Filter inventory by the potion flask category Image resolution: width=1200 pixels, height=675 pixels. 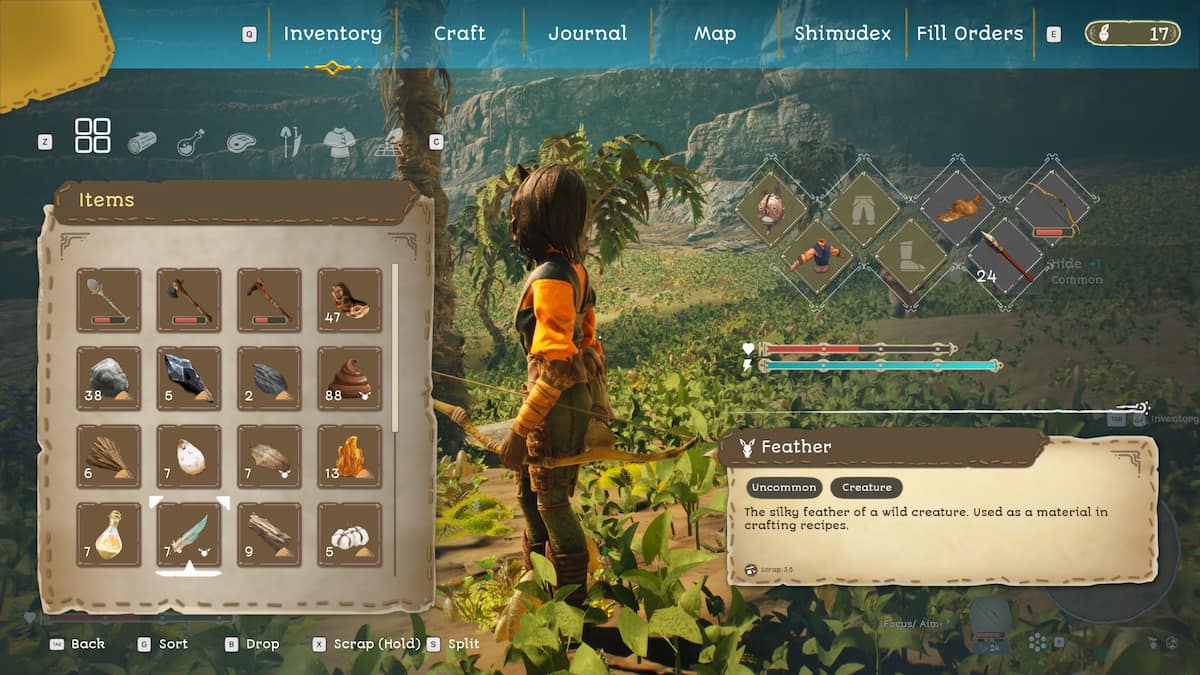point(191,142)
